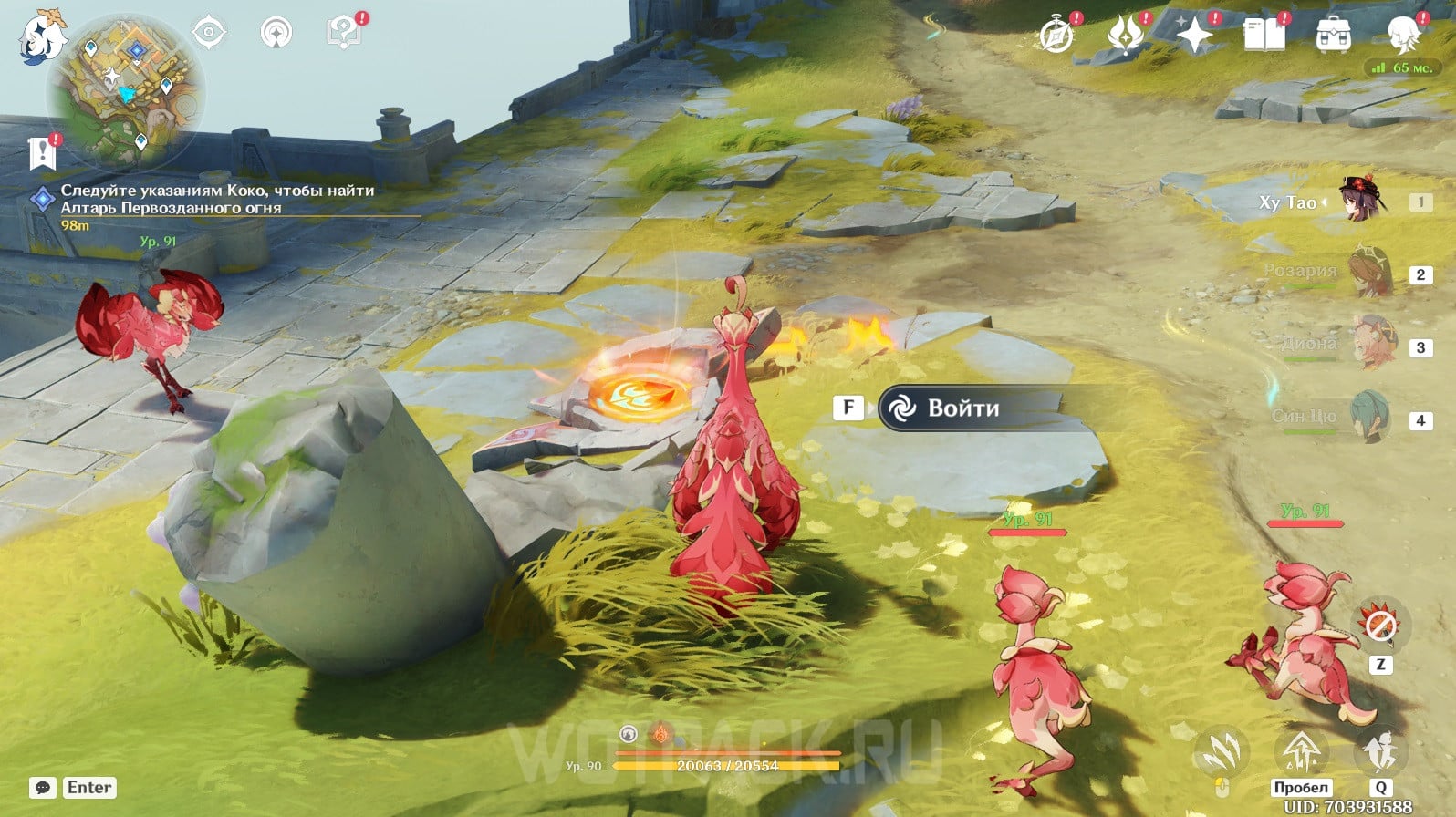Screen dimensions: 1456x817
Task: Open the Paimon menu icon
Action: (x=42, y=36)
